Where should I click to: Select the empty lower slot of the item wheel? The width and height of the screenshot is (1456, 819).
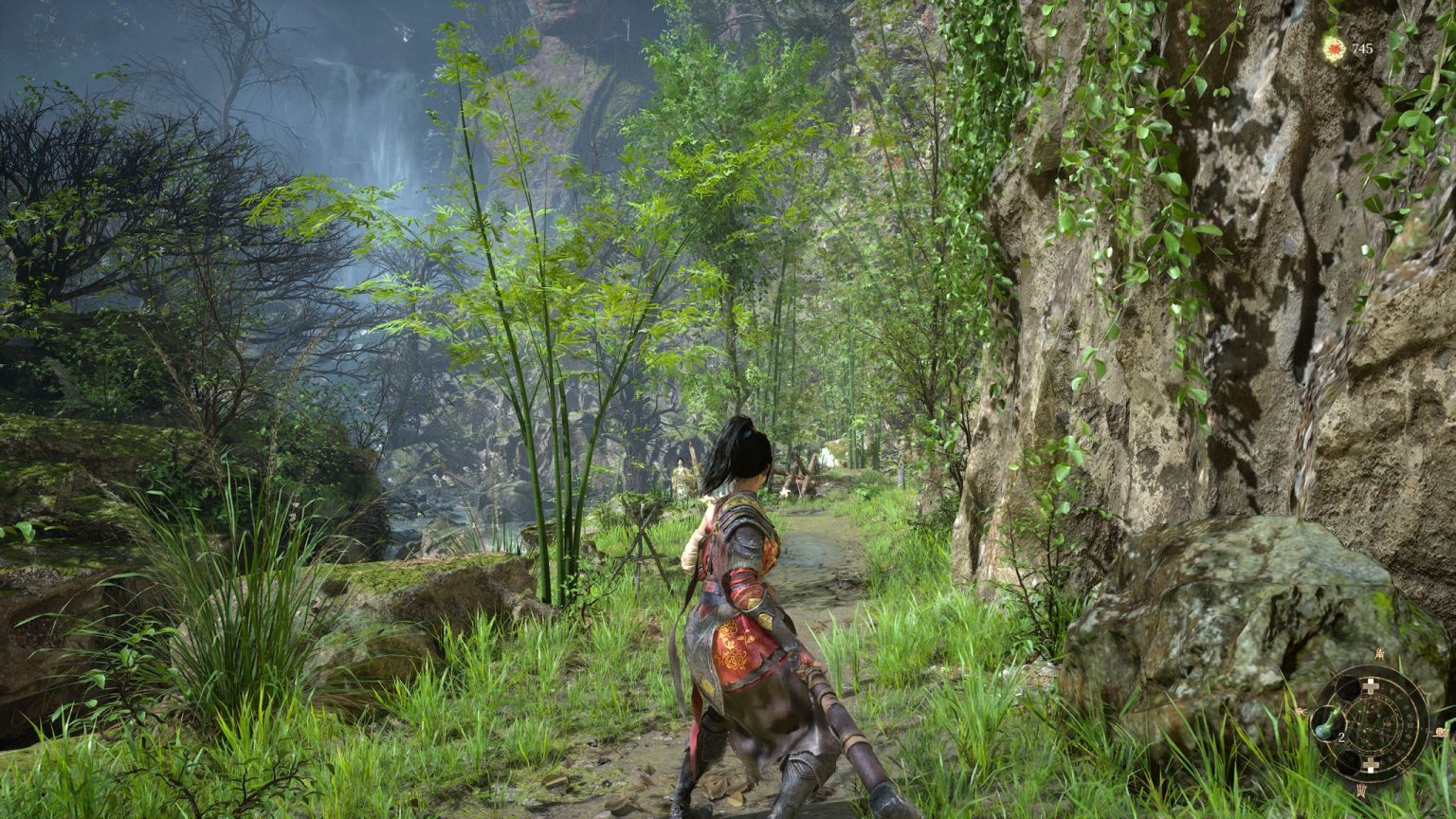[x=1350, y=762]
